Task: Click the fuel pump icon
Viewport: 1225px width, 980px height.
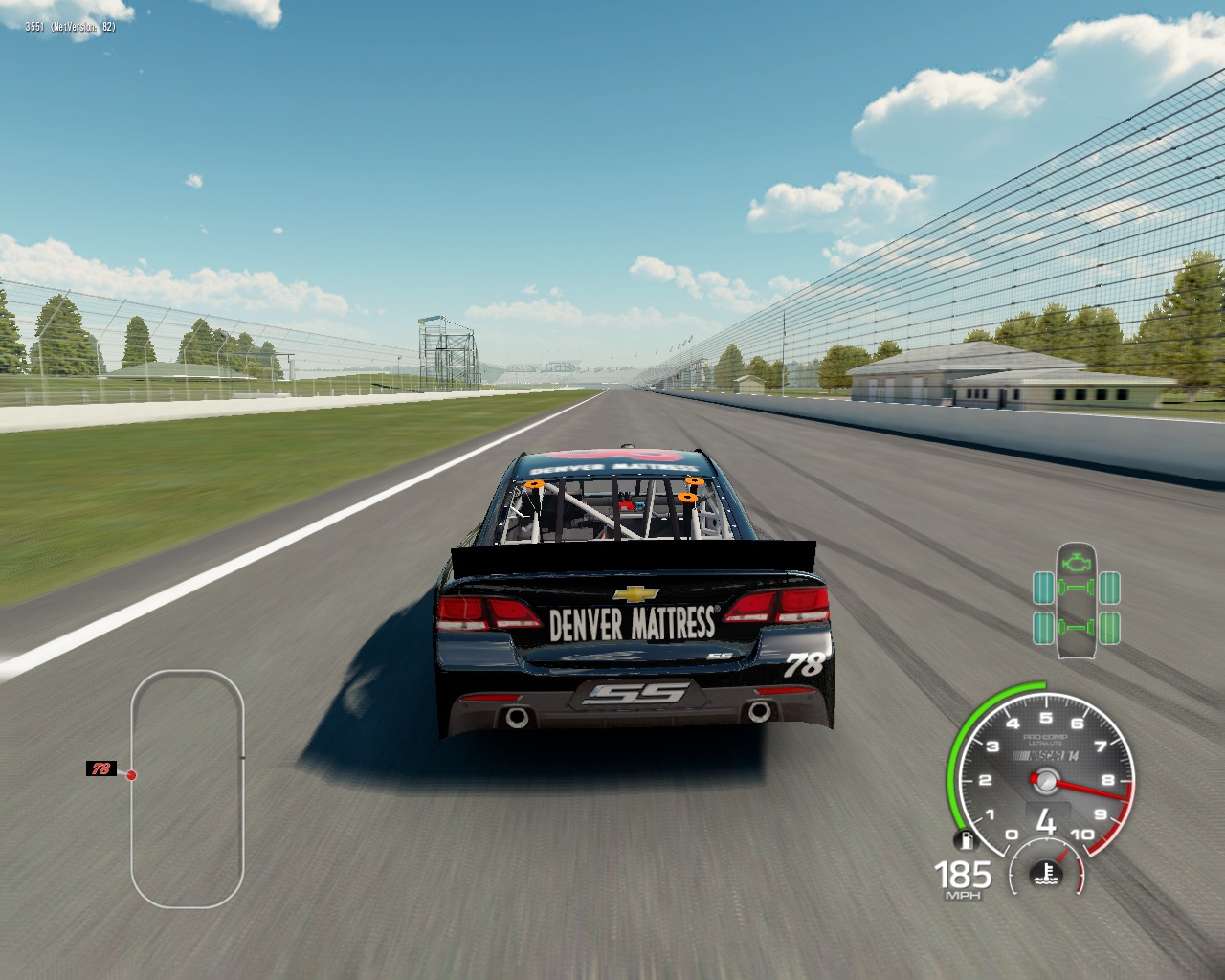Action: (x=966, y=841)
